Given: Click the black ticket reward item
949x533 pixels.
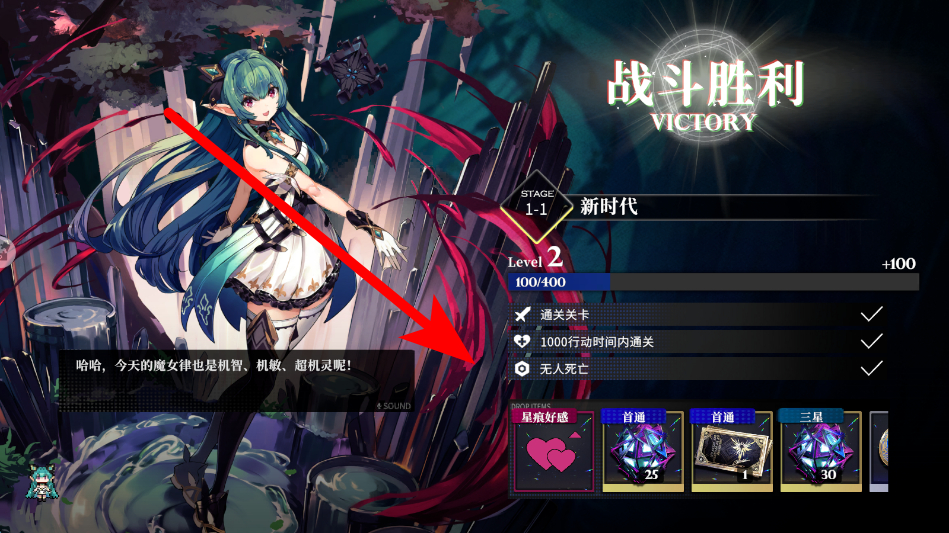Looking at the screenshot, I should (732, 453).
